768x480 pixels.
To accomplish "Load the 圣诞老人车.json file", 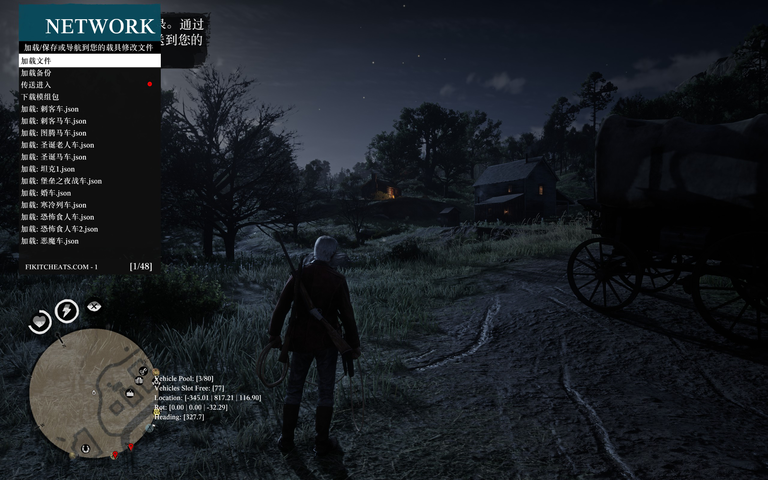I will click(x=89, y=145).
